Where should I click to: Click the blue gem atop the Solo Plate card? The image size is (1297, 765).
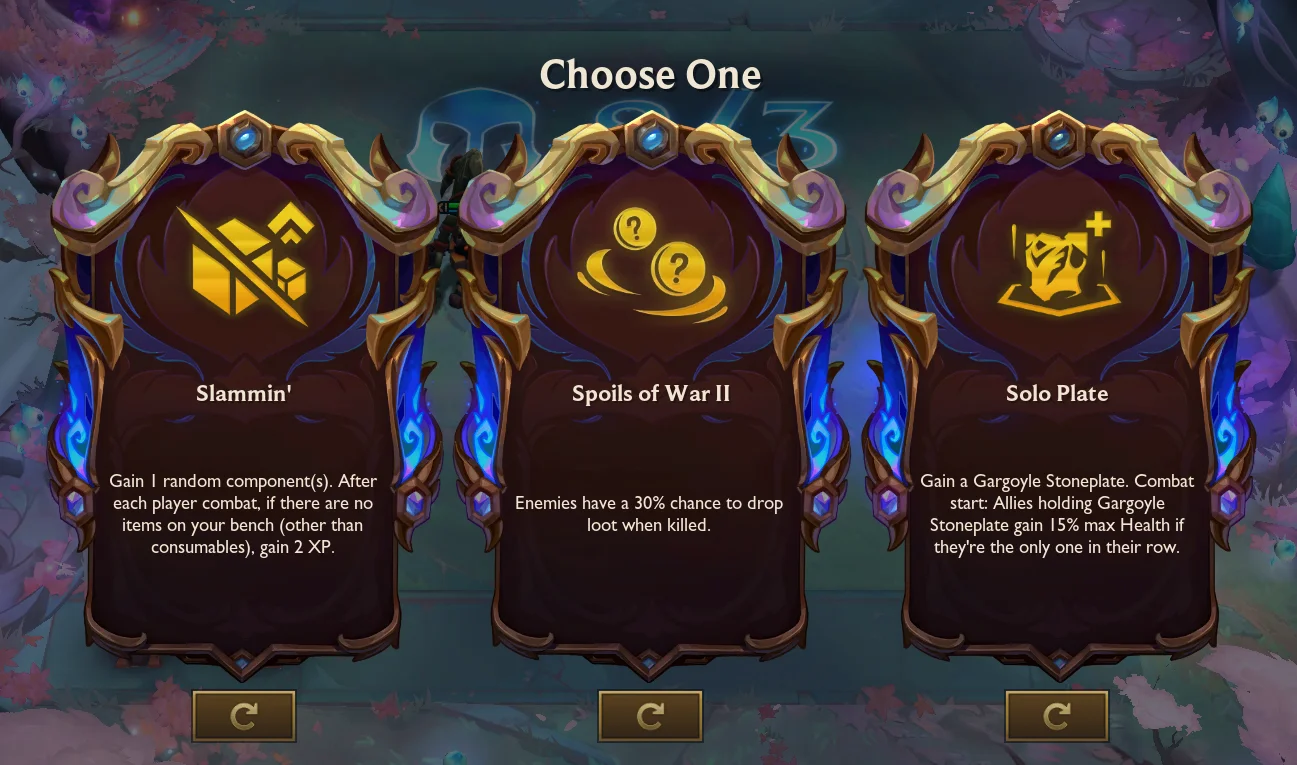pos(1057,138)
